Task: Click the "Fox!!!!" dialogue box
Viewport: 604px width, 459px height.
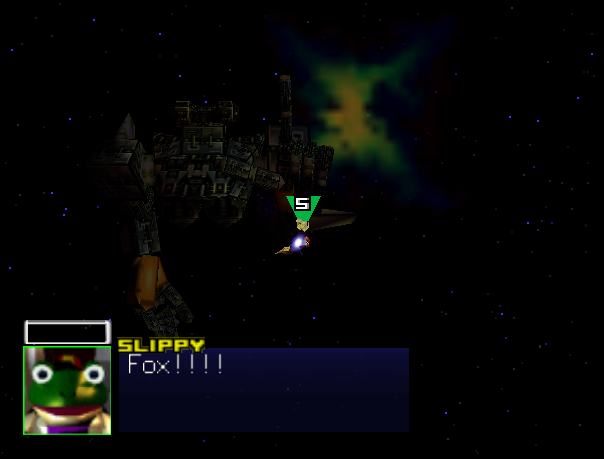Action: point(264,389)
